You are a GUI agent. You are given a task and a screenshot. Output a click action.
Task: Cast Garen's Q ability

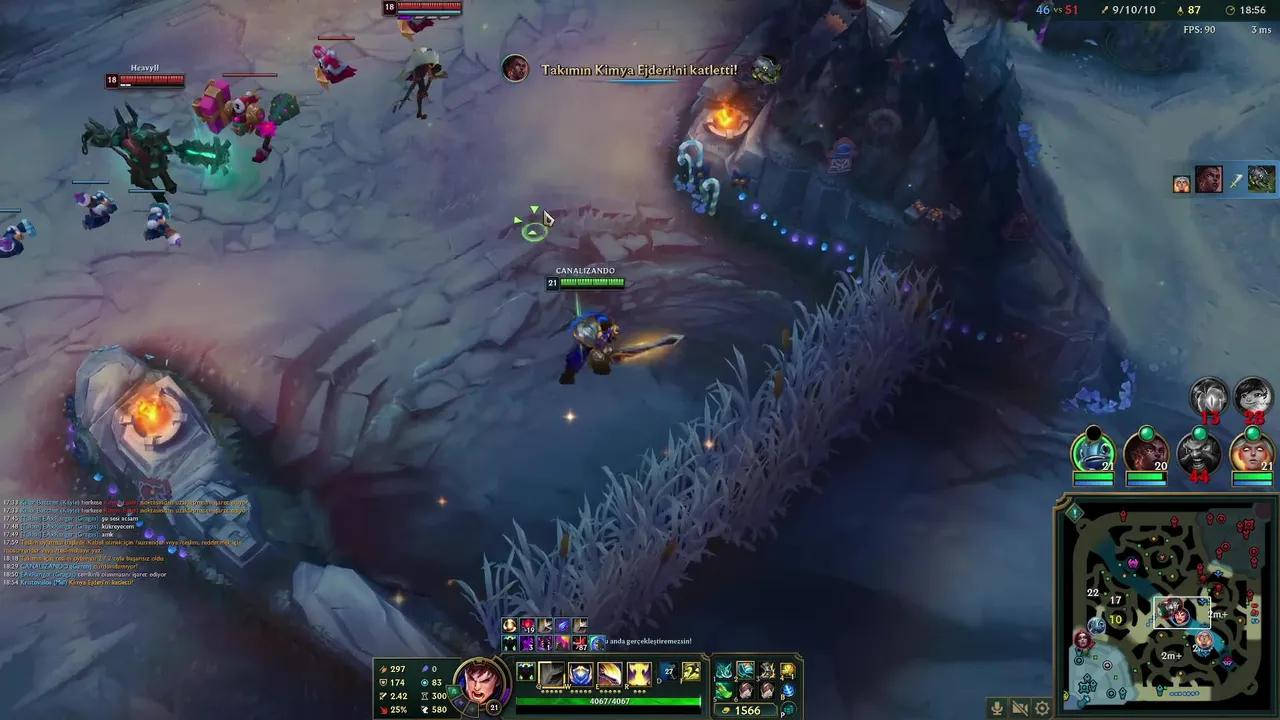(x=551, y=675)
